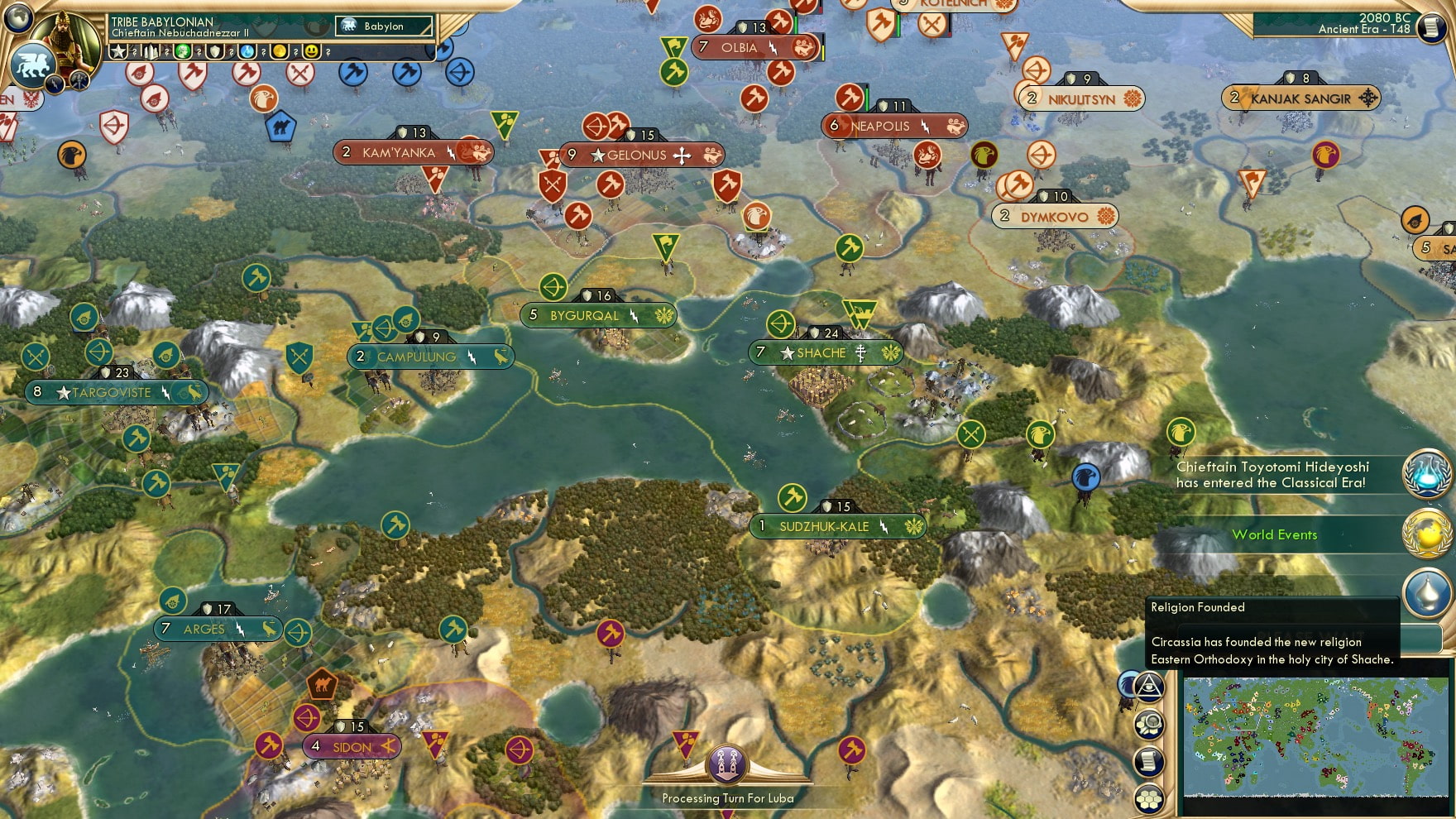Screen dimensions: 1456x819
Task: Expand science details via question mark beside the flask
Action: tap(263, 52)
